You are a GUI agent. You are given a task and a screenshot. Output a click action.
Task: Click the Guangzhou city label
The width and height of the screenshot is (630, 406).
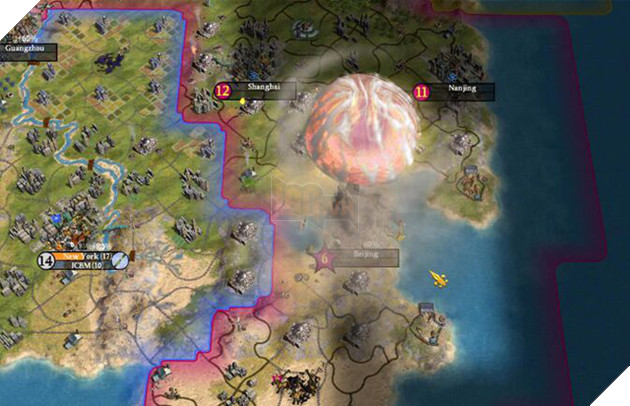point(27,47)
